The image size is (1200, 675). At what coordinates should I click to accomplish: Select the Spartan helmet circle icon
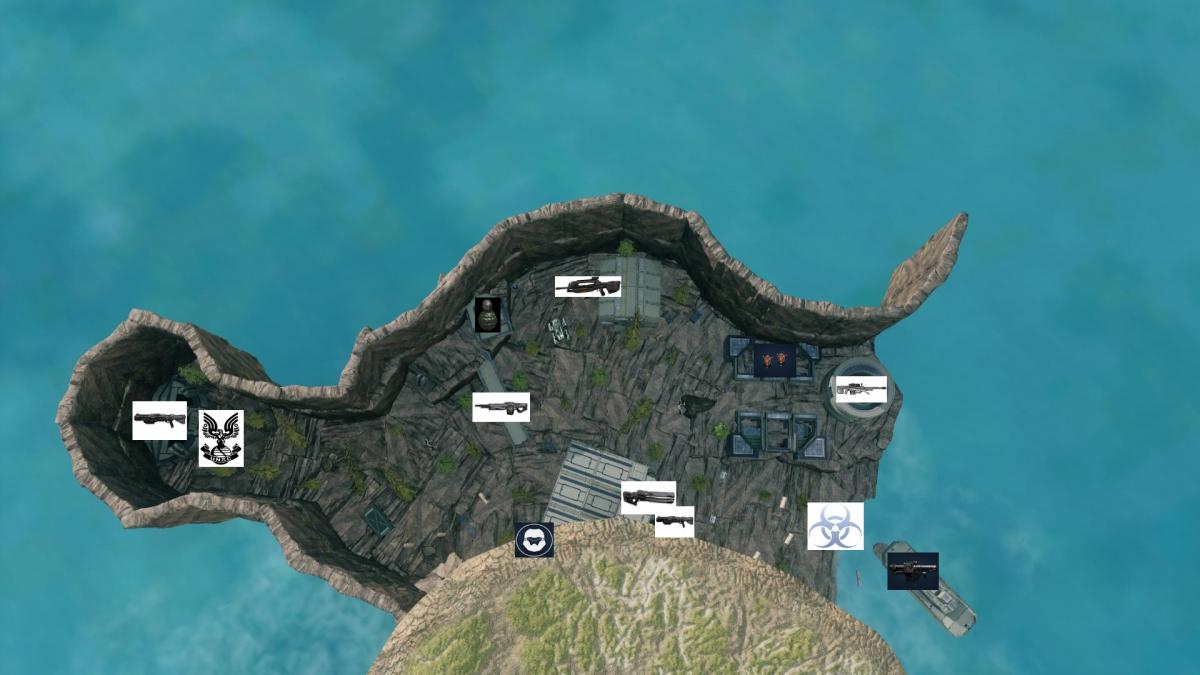(534, 540)
